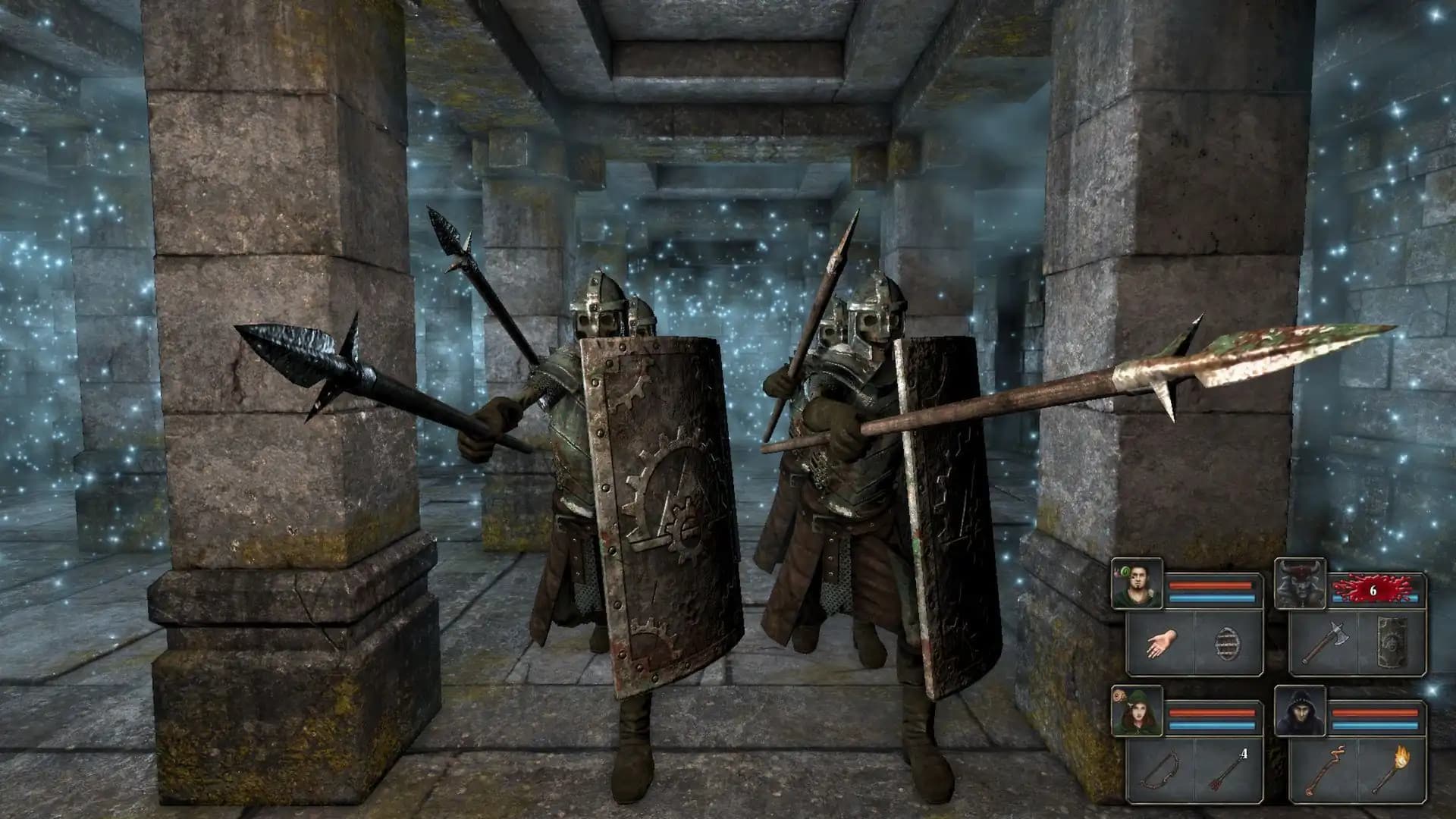The height and width of the screenshot is (819, 1456).
Task: Click the bearded fighter's portrait
Action: (x=1137, y=583)
